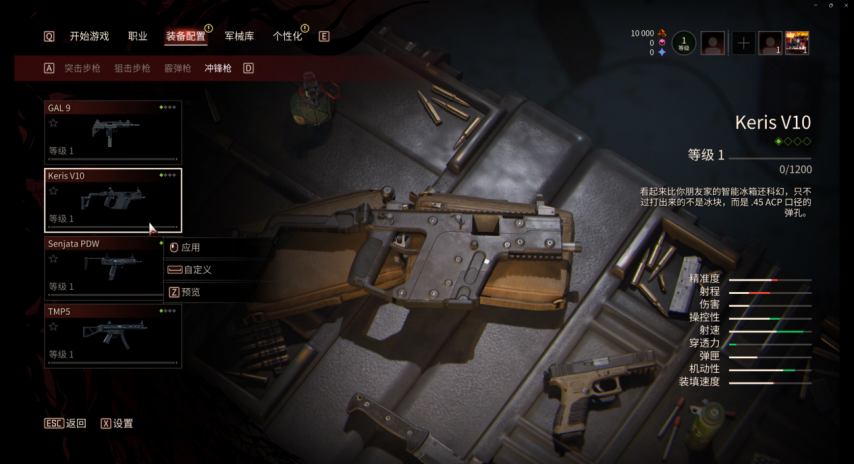Click the plus icon to invite a player
This screenshot has height=464, width=854.
(744, 43)
